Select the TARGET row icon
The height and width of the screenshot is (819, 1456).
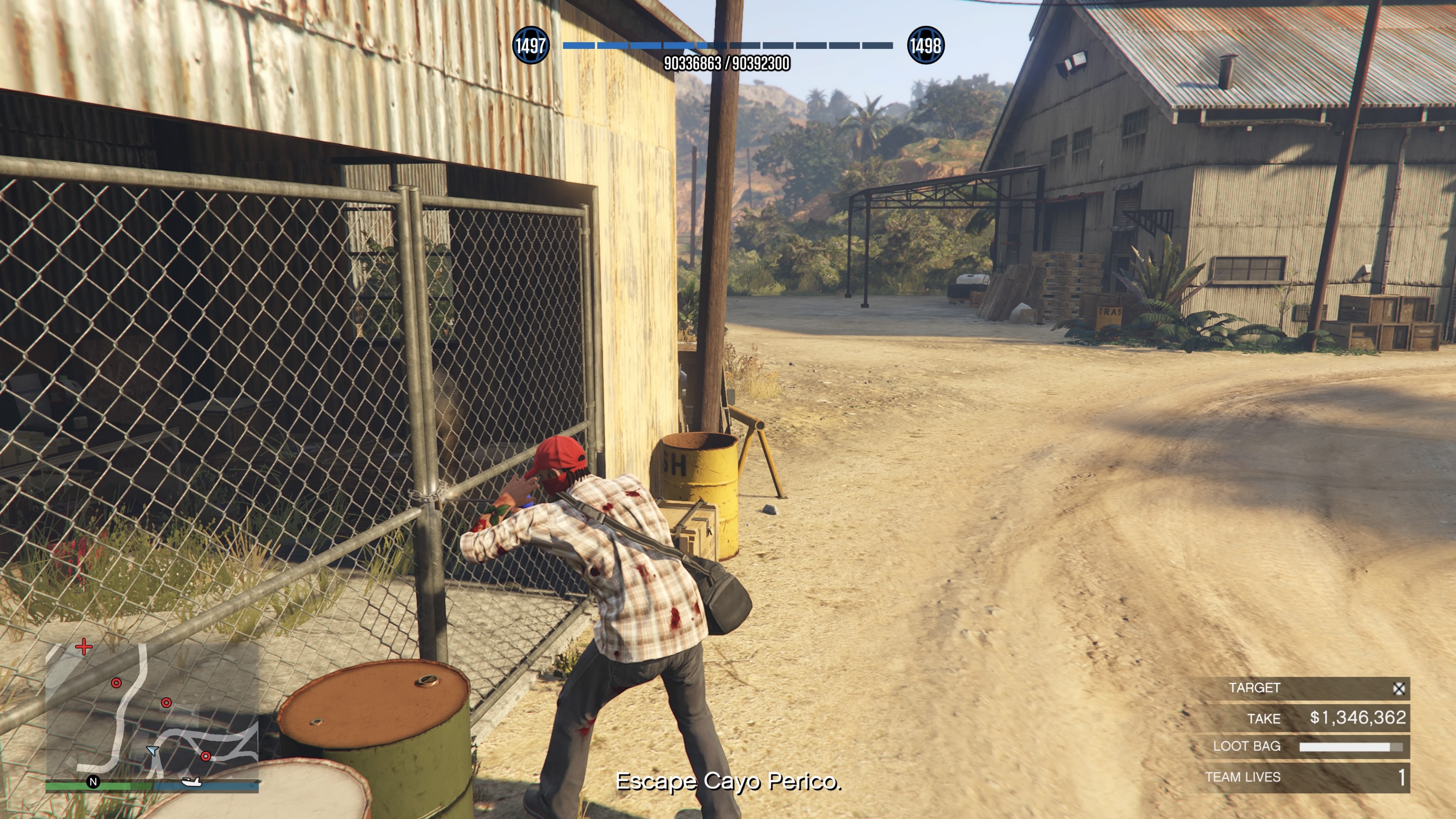click(1399, 689)
